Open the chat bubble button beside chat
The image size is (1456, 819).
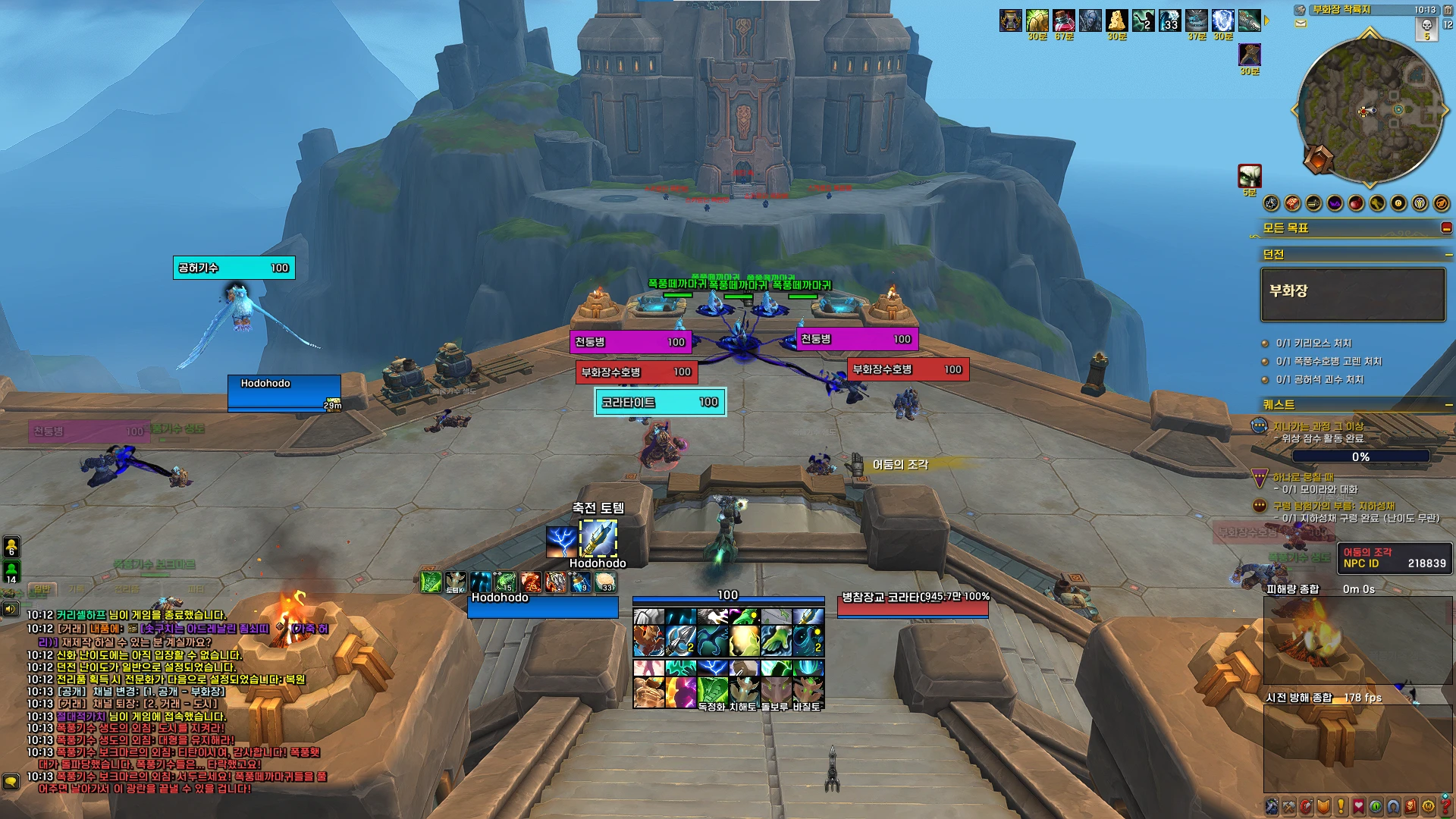coord(11,781)
